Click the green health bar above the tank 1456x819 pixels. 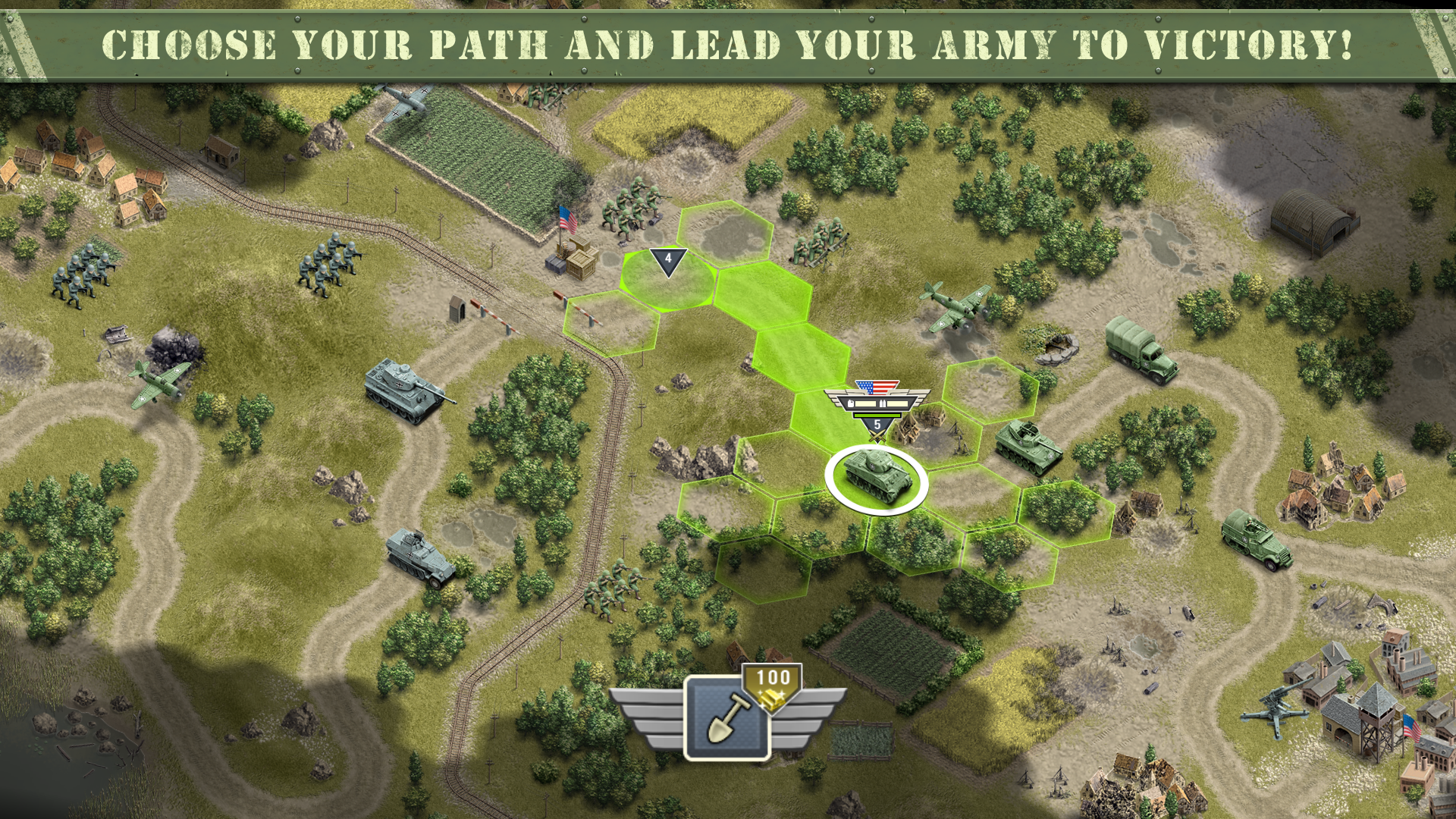877,416
